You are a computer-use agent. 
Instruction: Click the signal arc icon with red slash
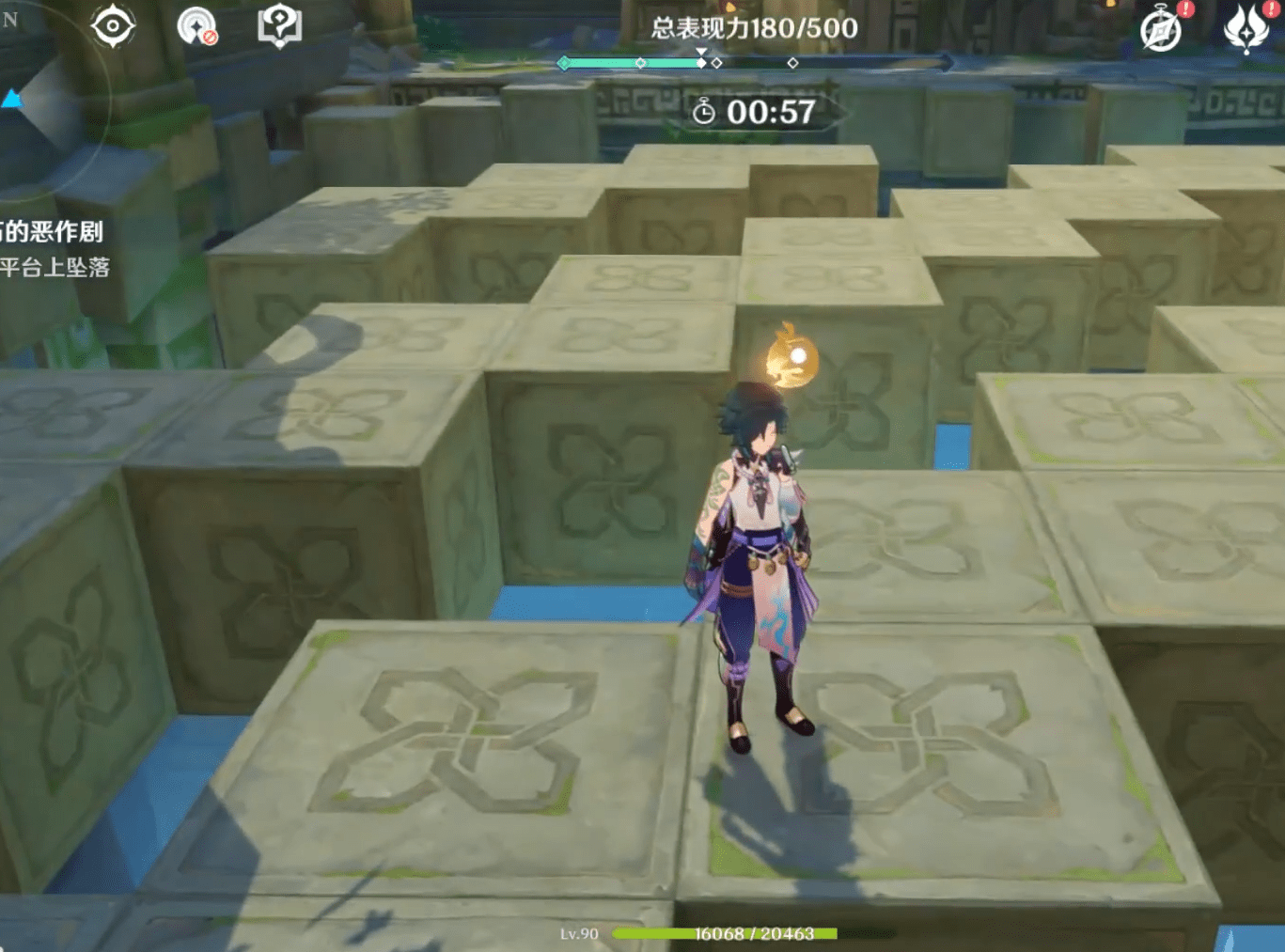coord(196,26)
